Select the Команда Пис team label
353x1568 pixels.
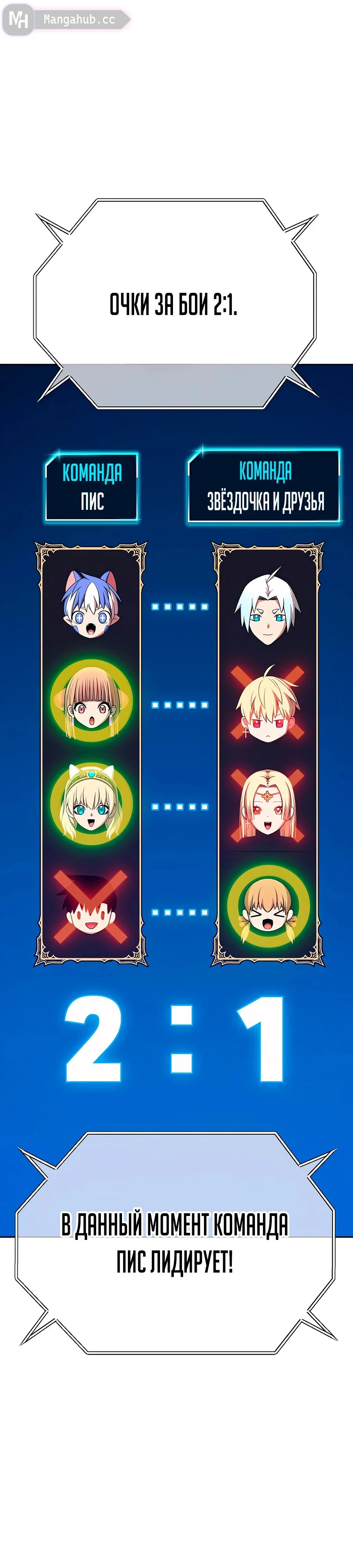coord(92,487)
